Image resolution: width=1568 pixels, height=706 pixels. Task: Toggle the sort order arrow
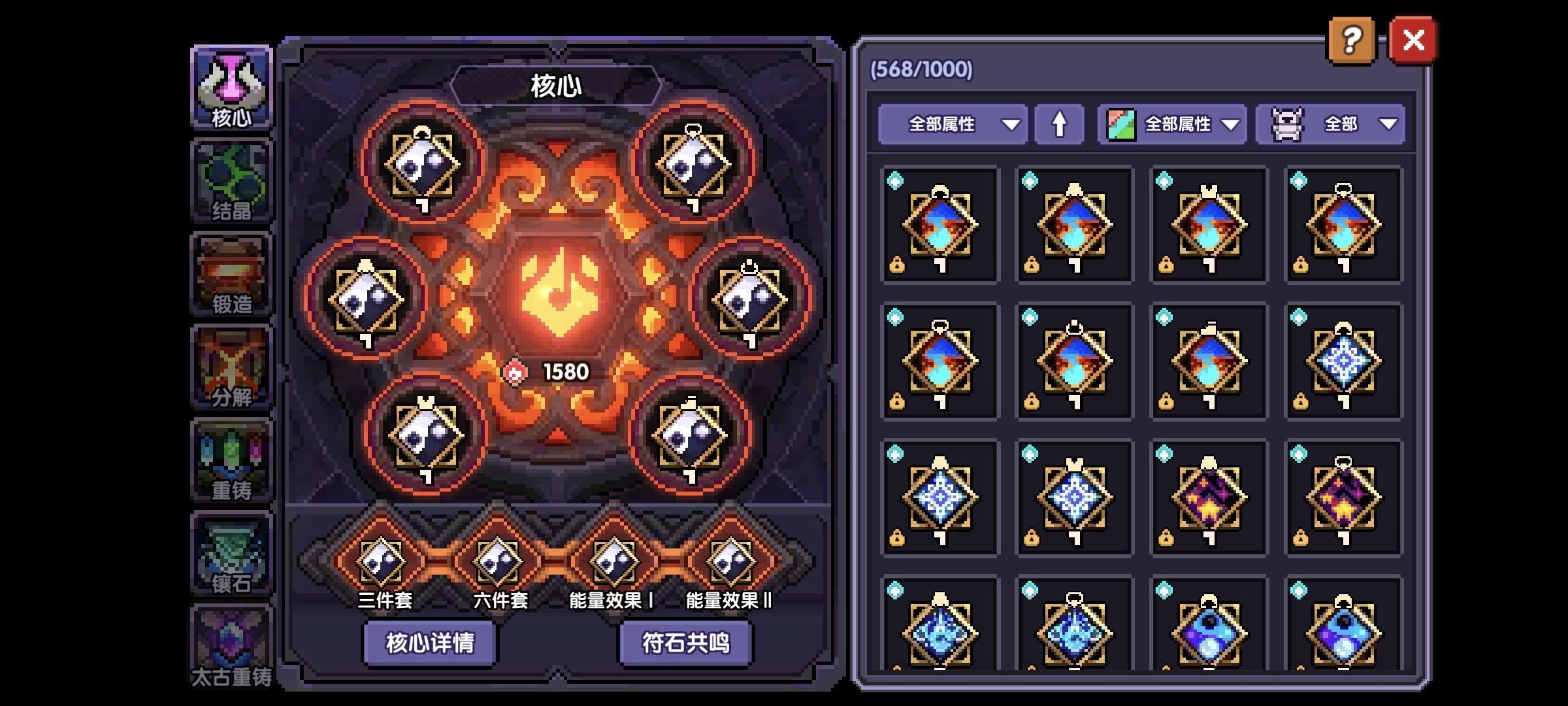coord(1060,124)
